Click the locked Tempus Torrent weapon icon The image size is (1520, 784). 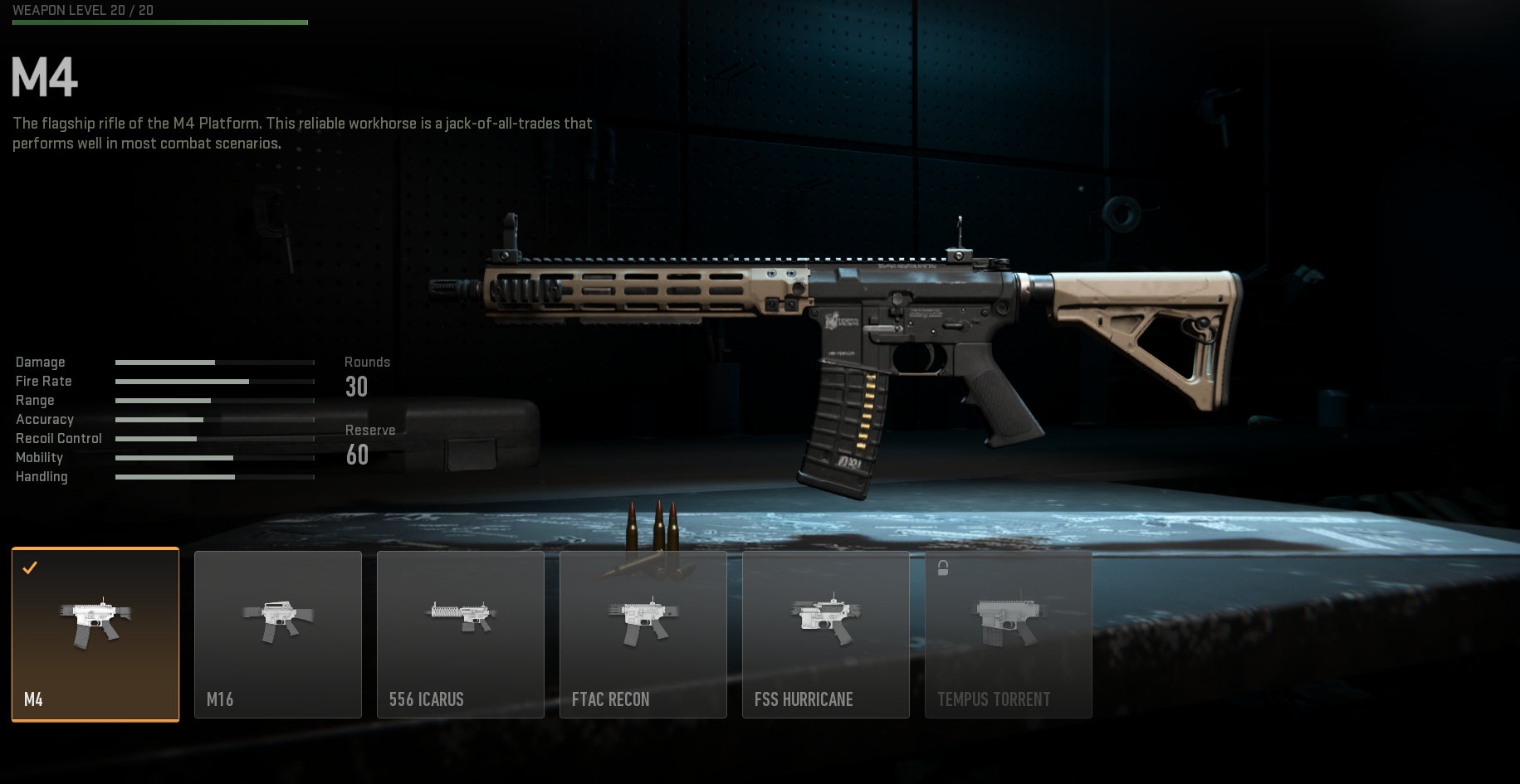pyautogui.click(x=1008, y=618)
